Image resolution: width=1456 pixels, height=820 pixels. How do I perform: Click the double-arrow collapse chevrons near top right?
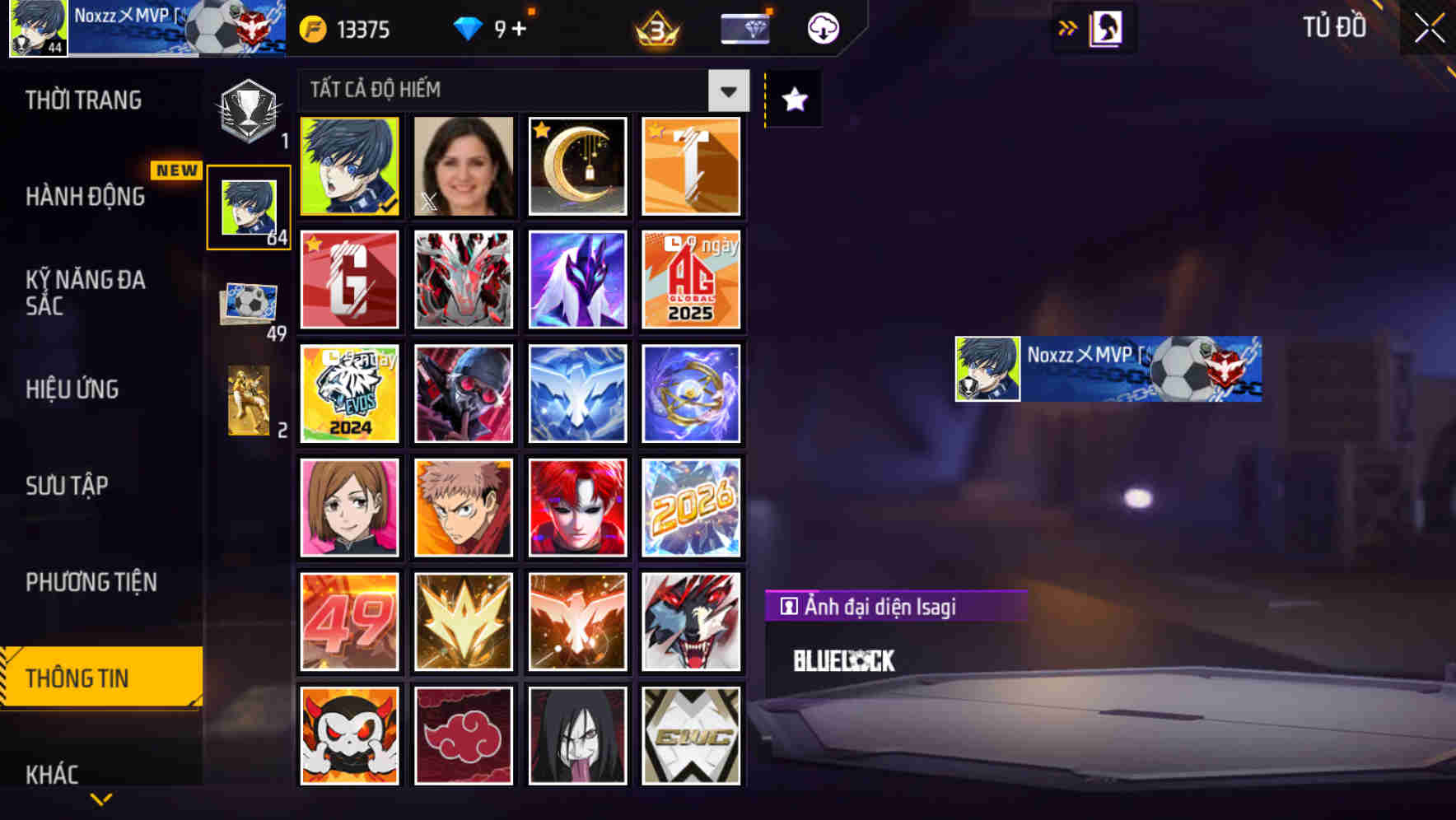pyautogui.click(x=1067, y=27)
